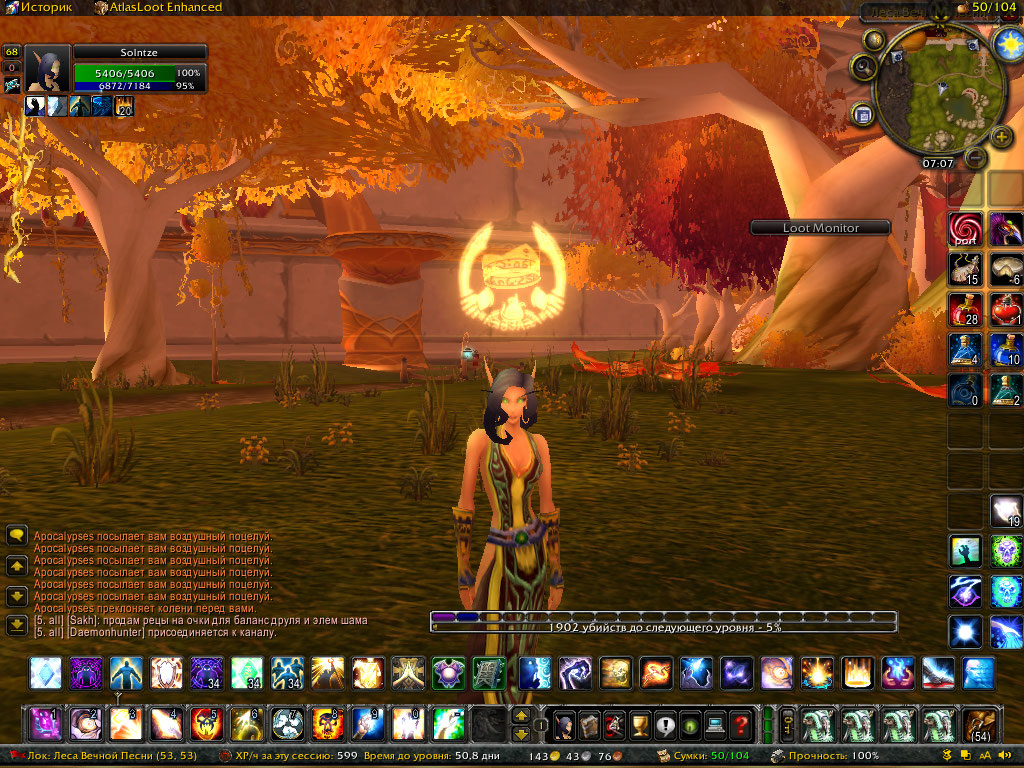Select the Solntze player portrait

[47, 69]
